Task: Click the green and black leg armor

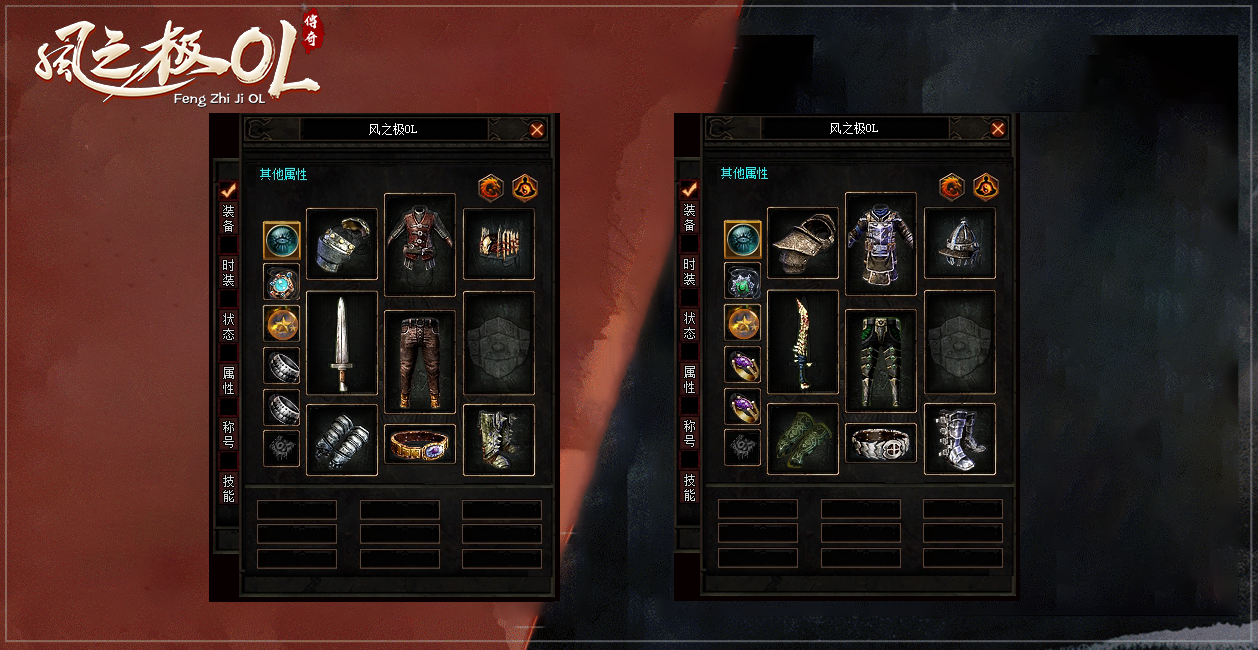Action: [881, 360]
